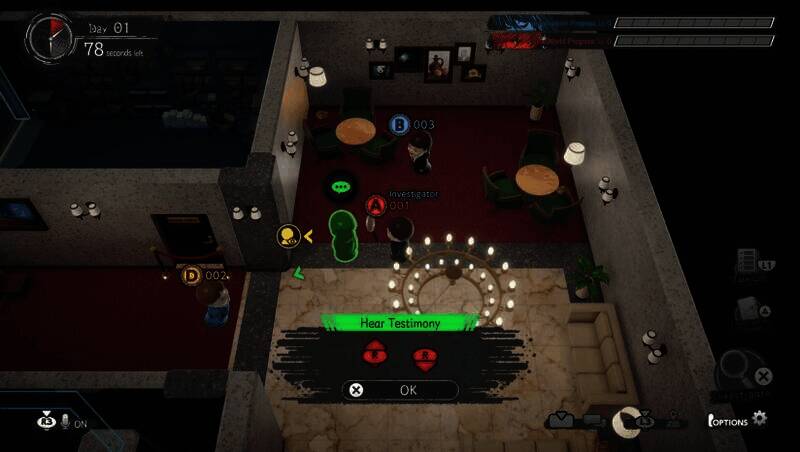800x452 pixels.
Task: Open the Options gear menu
Action: (760, 419)
